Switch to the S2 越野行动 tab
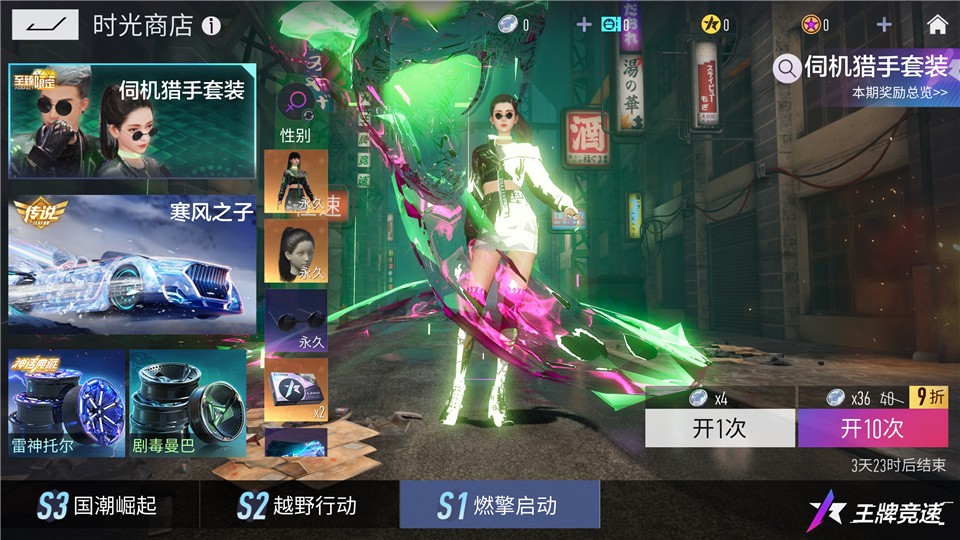Viewport: 960px width, 540px height. click(299, 505)
